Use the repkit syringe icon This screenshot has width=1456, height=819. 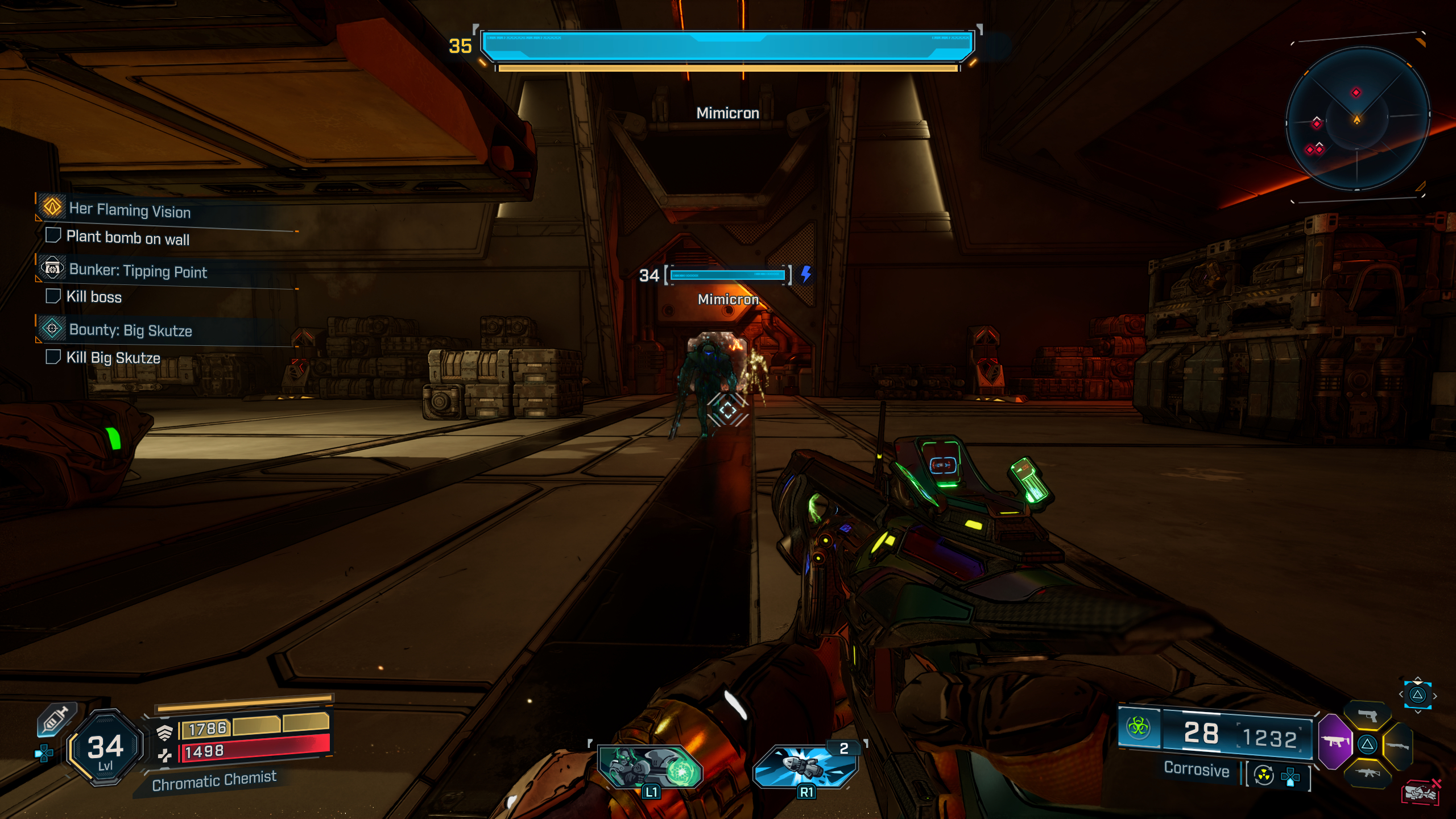[x=55, y=719]
